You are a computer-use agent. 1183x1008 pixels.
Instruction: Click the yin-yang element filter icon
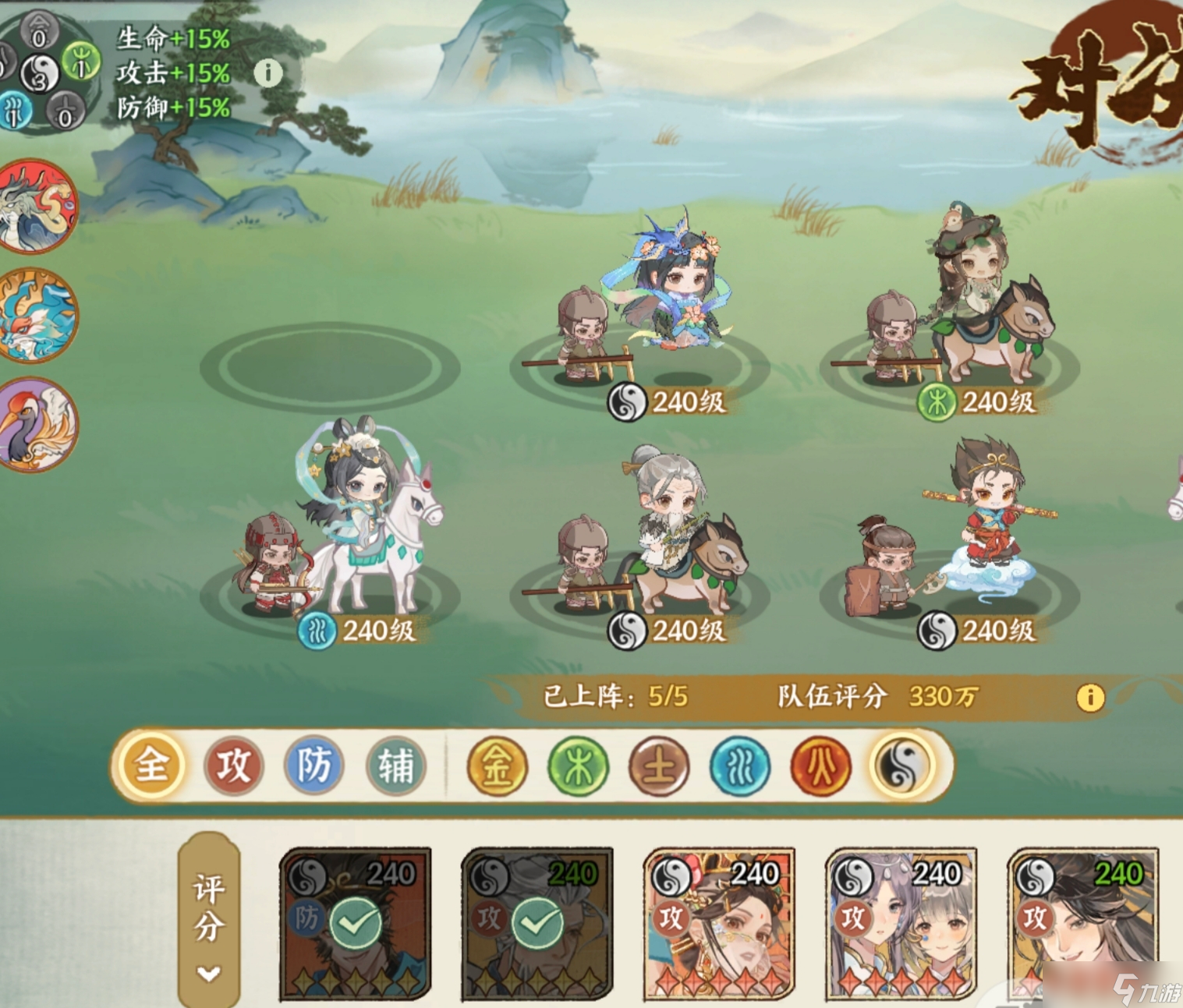coord(901,766)
